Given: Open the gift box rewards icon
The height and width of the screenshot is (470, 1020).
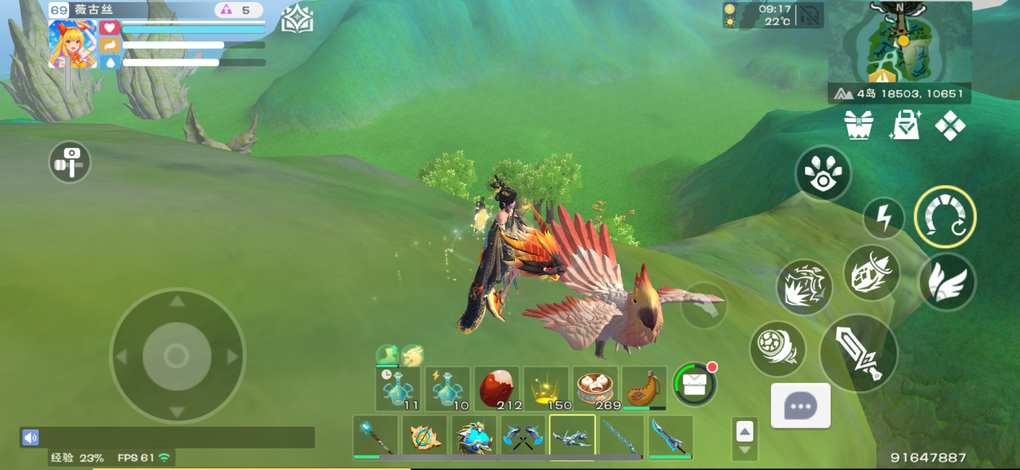Looking at the screenshot, I should (x=859, y=126).
